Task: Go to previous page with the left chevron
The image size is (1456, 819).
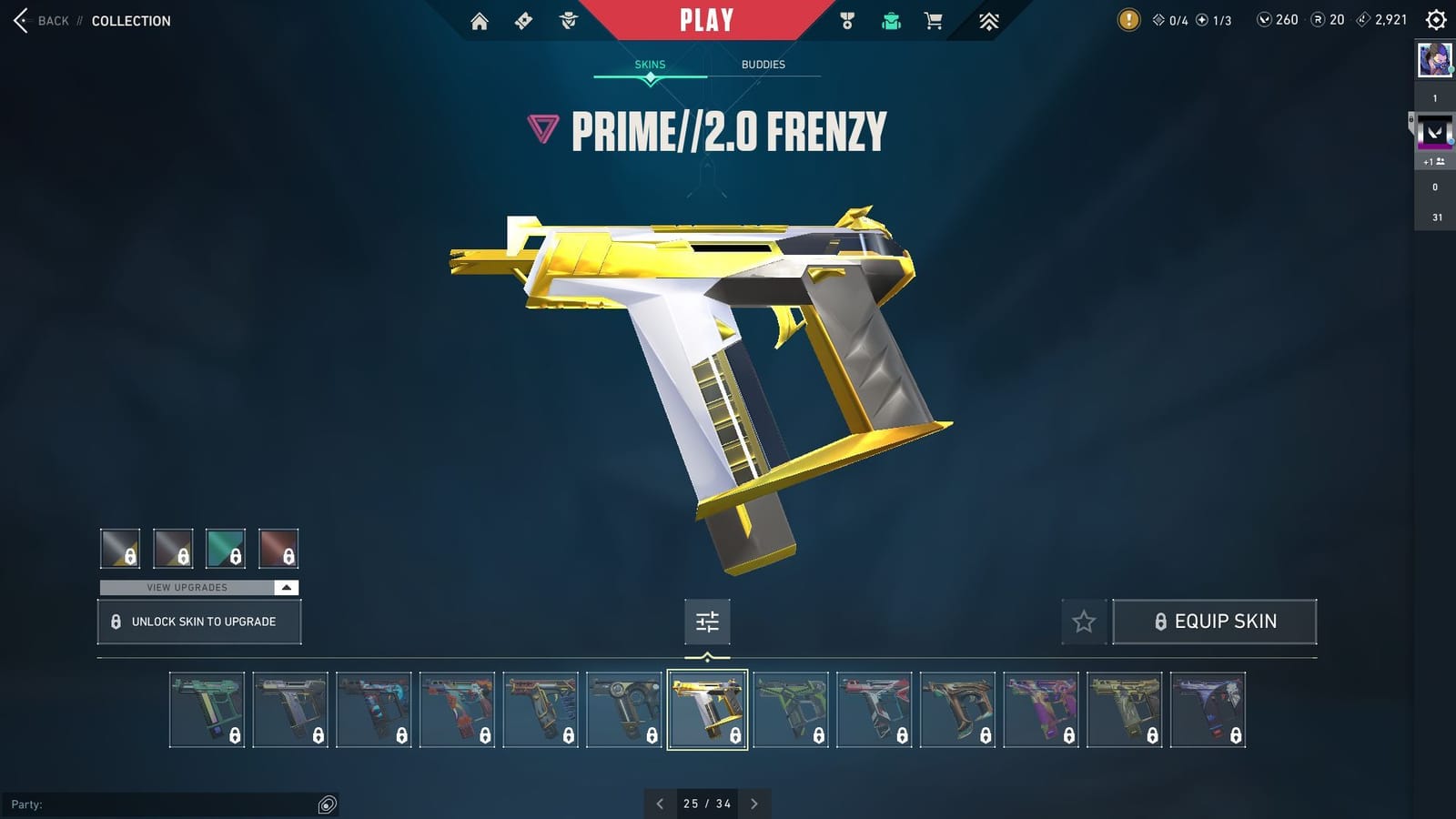Action: tap(660, 804)
